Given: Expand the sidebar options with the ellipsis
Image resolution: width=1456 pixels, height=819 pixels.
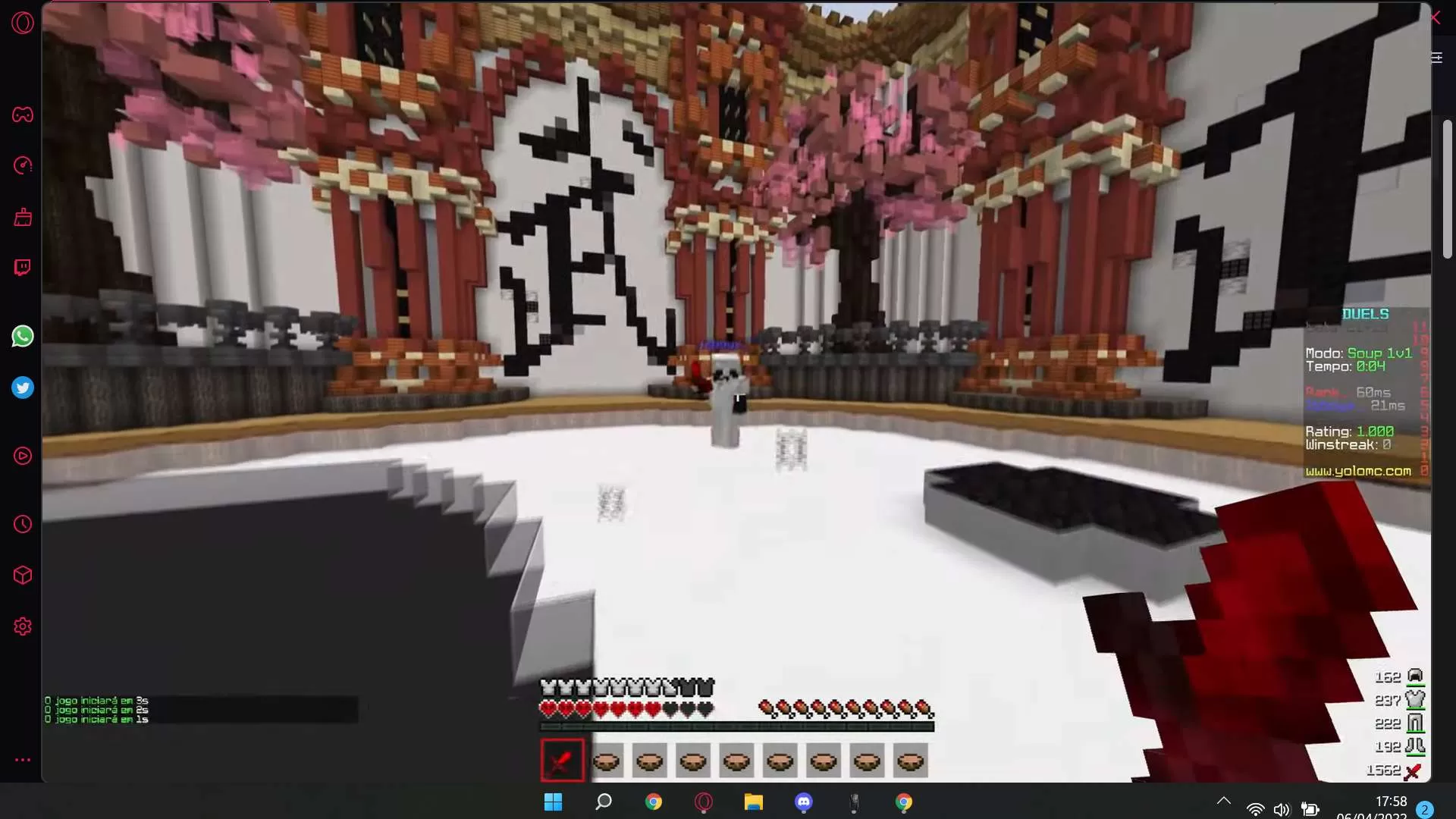Looking at the screenshot, I should click(22, 760).
